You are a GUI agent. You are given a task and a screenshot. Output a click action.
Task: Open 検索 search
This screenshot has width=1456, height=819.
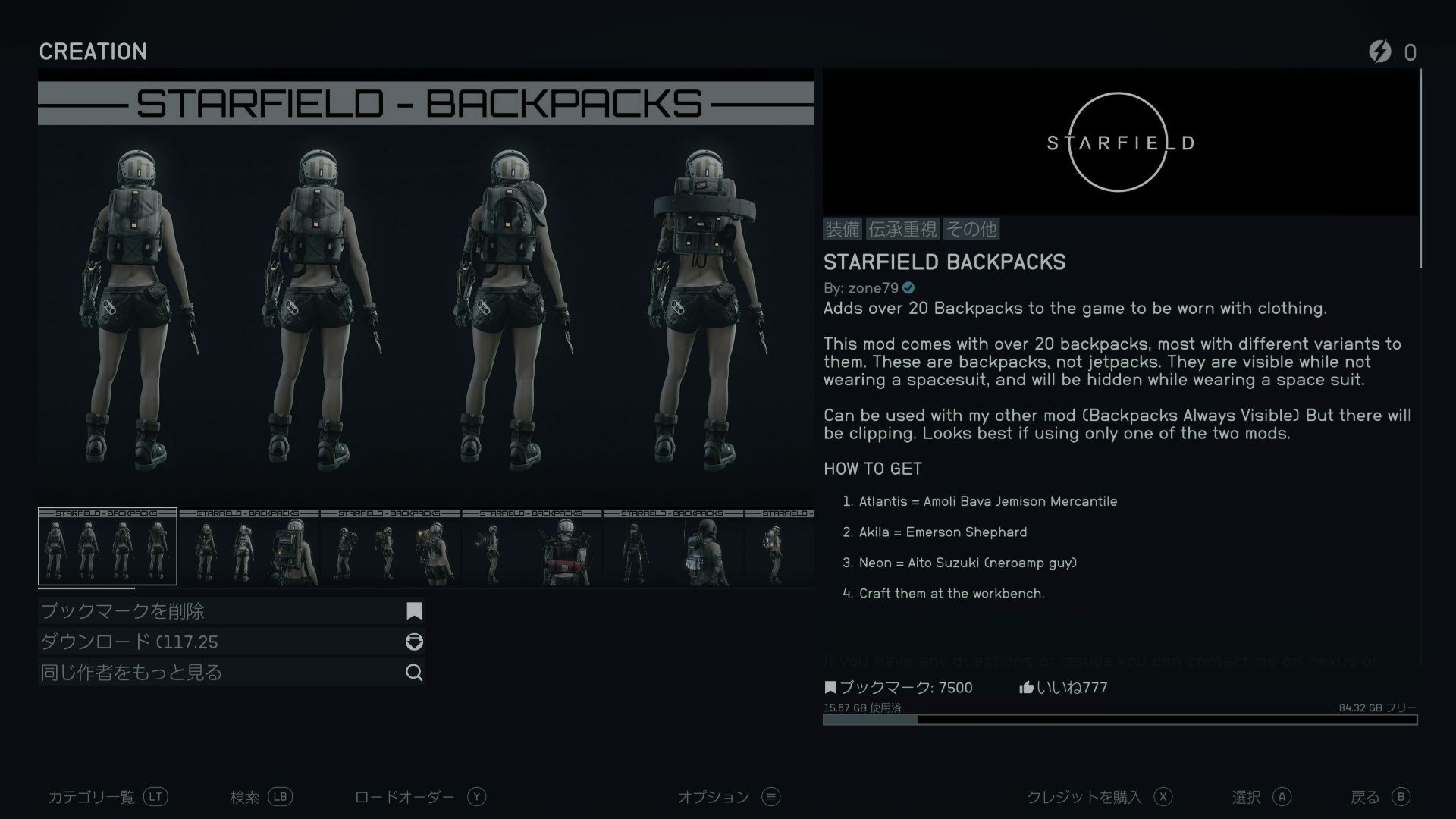(261, 797)
